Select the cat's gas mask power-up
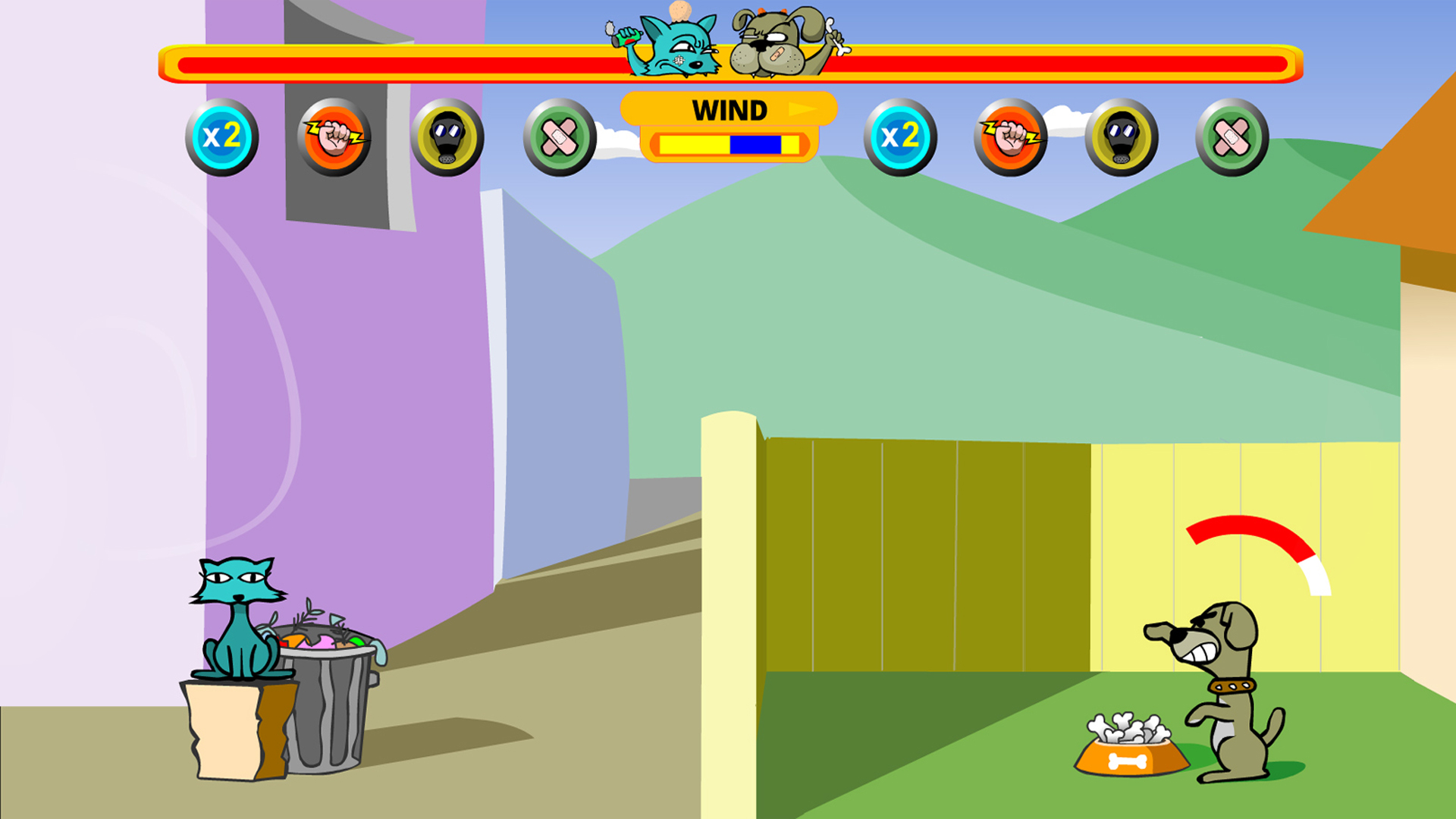The height and width of the screenshot is (819, 1456). 447,137
